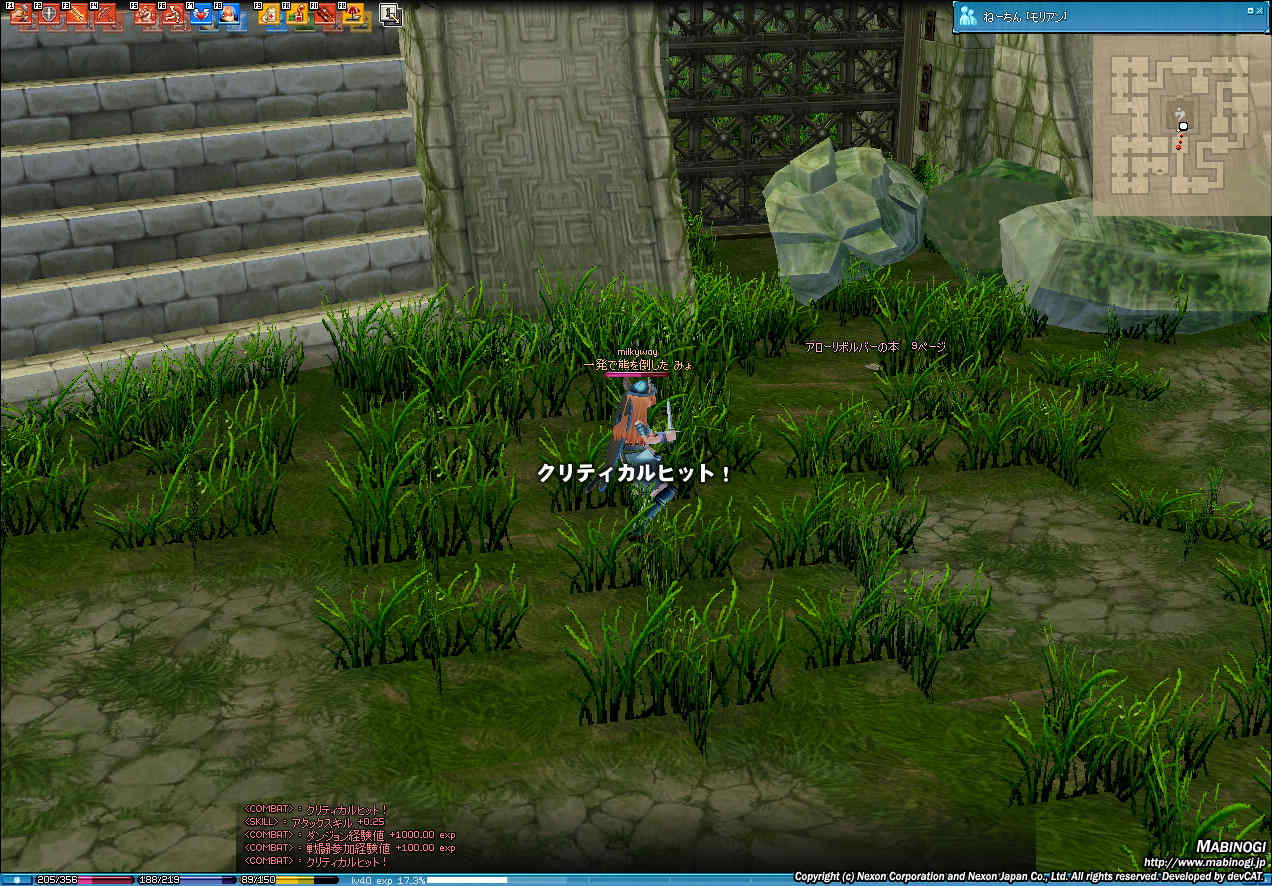Viewport: 1272px width, 886px height.
Task: Activate the F10 yellow hotkey skill
Action: (296, 14)
